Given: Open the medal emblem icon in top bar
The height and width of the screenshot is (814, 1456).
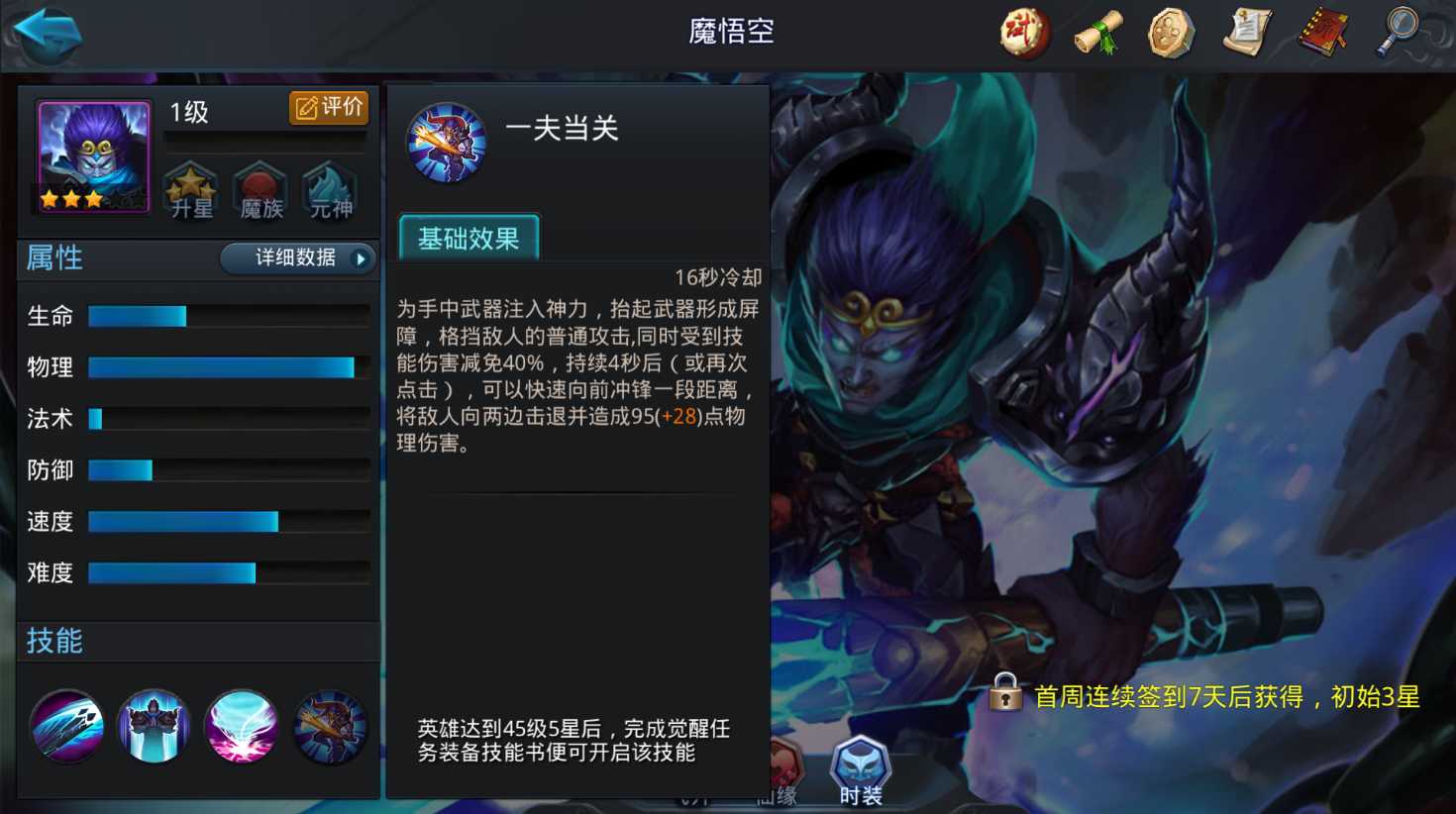Looking at the screenshot, I should [x=1171, y=31].
